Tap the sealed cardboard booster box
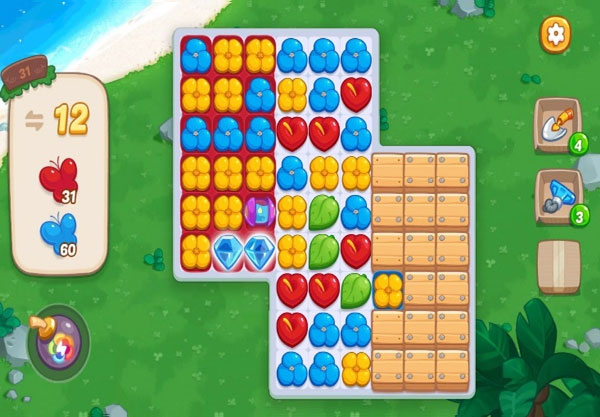Image resolution: width=600 pixels, height=417 pixels. (558, 265)
